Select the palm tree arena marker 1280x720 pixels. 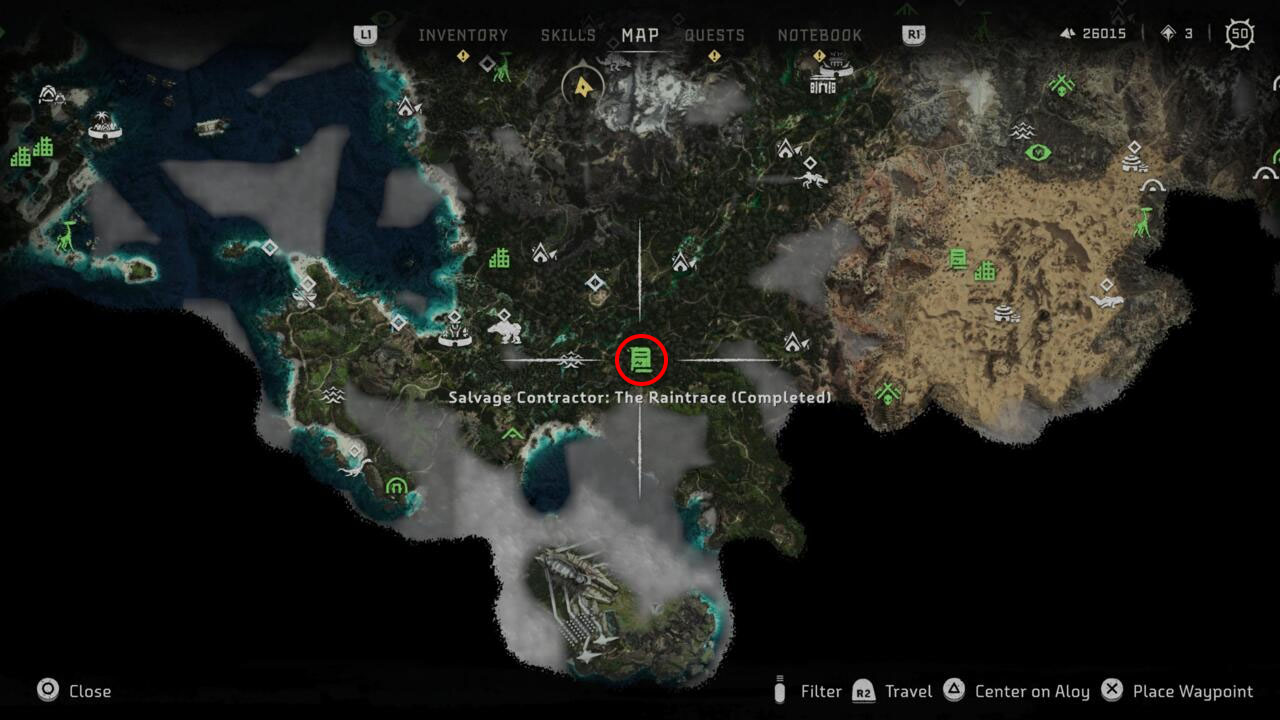103,125
